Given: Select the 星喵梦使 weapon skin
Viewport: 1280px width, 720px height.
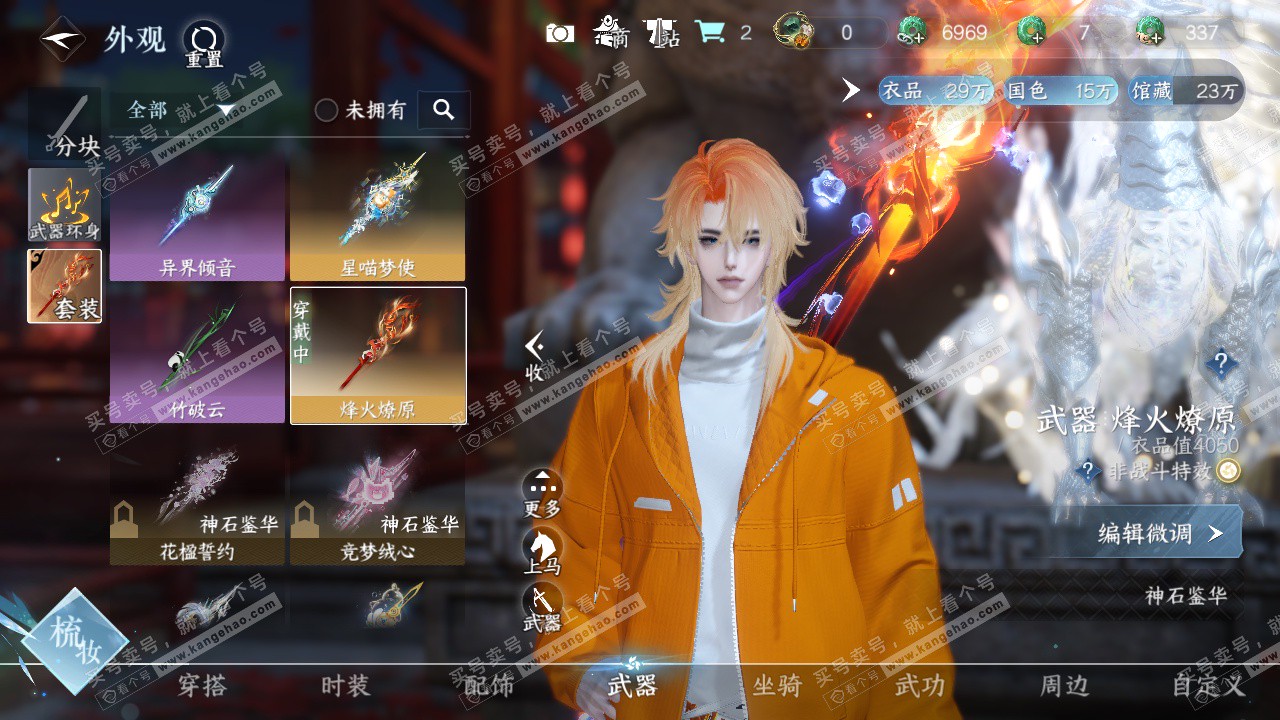Looking at the screenshot, I should [377, 218].
